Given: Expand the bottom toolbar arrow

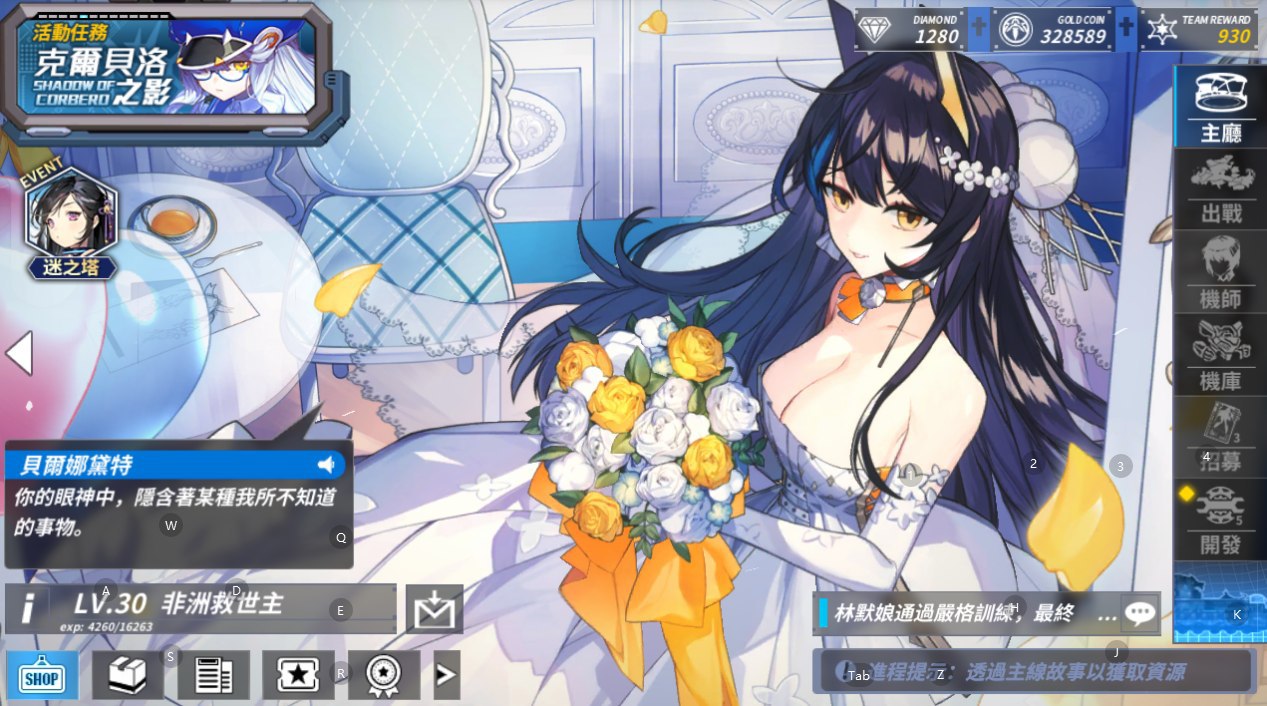Looking at the screenshot, I should coord(446,676).
